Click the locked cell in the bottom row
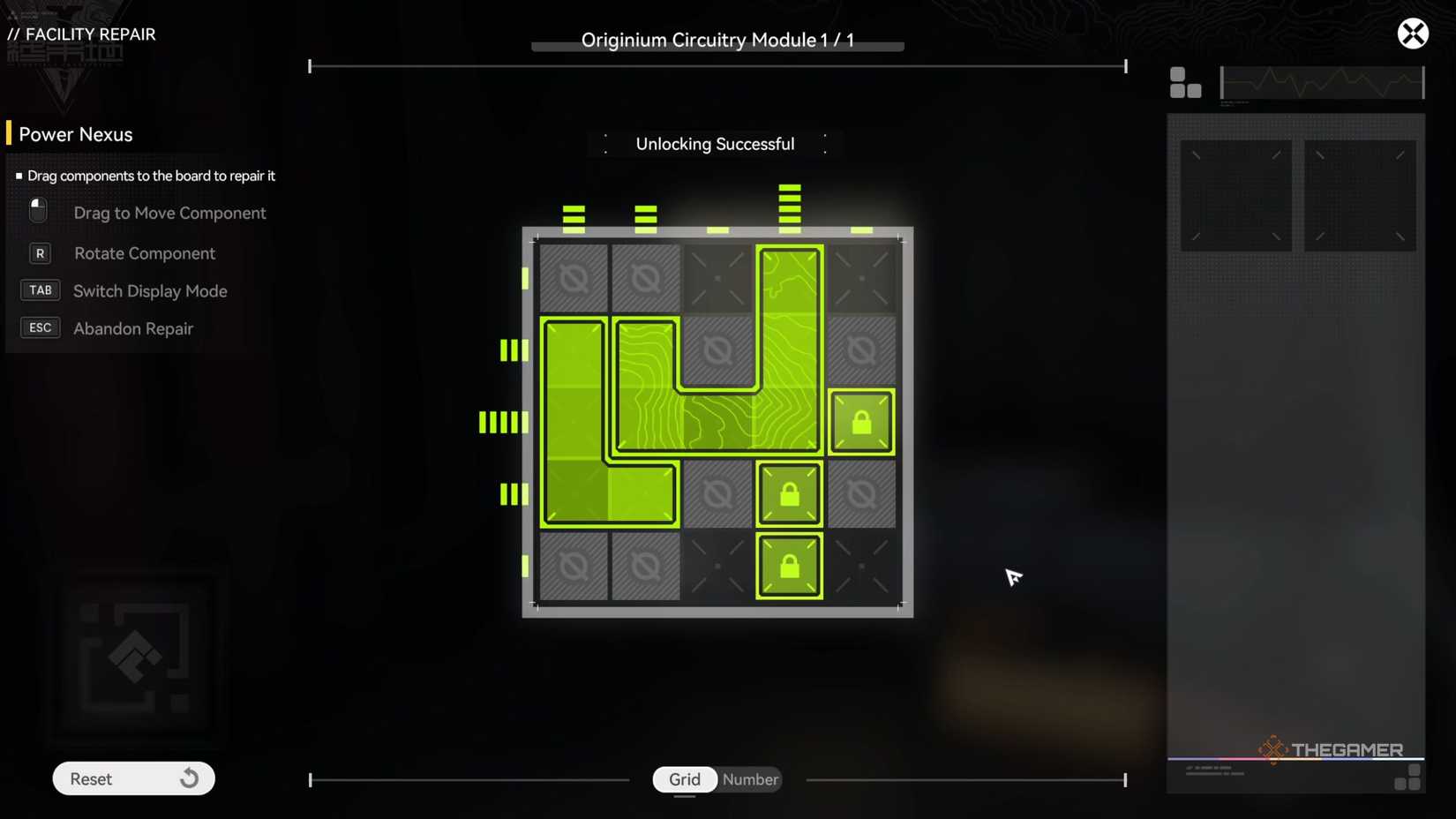Viewport: 1456px width, 819px height. click(x=789, y=566)
